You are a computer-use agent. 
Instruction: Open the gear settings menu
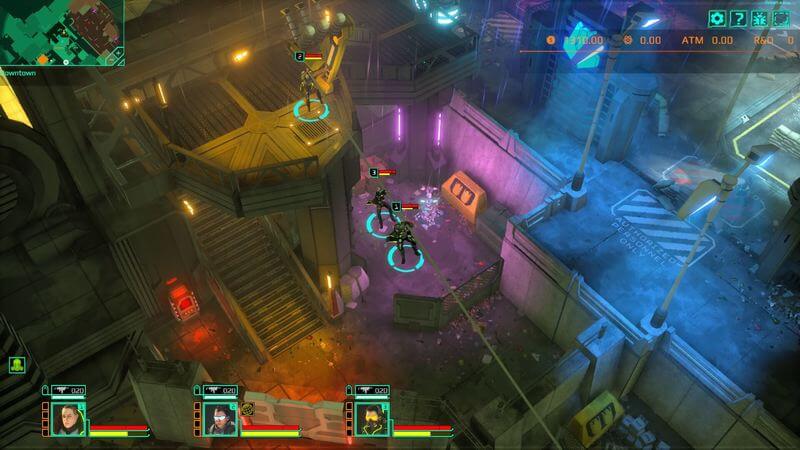pos(717,18)
